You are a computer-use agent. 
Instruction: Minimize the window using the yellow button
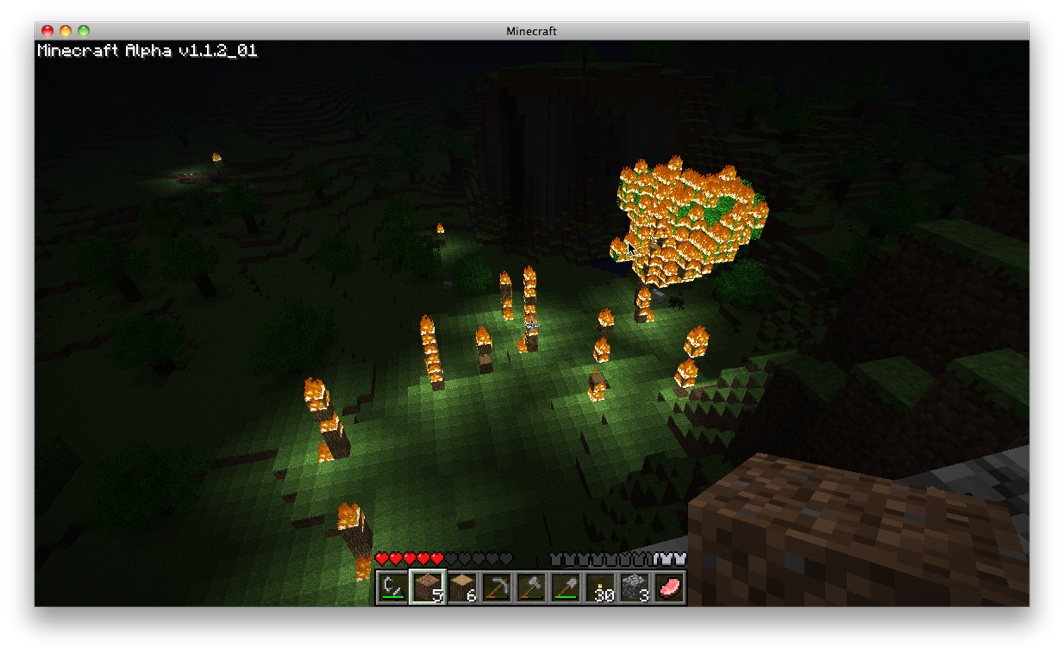pos(66,31)
